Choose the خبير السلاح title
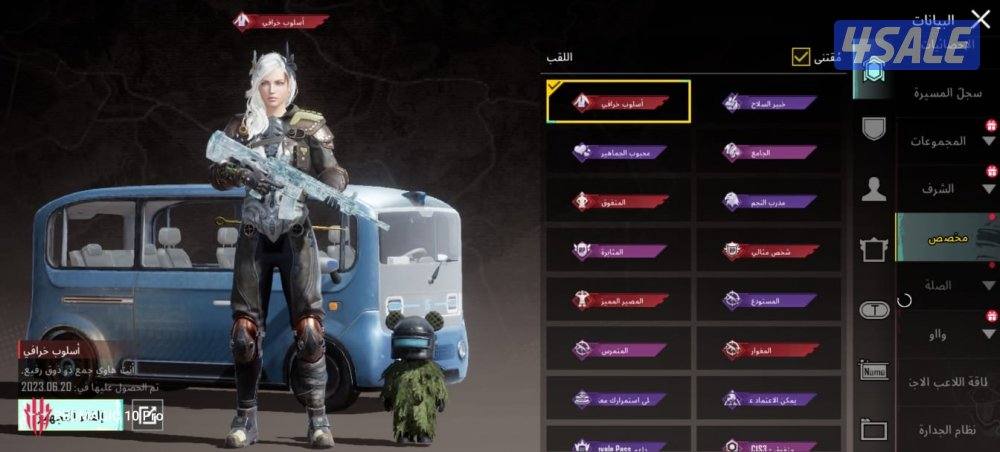The height and width of the screenshot is (452, 1000). pos(769,102)
